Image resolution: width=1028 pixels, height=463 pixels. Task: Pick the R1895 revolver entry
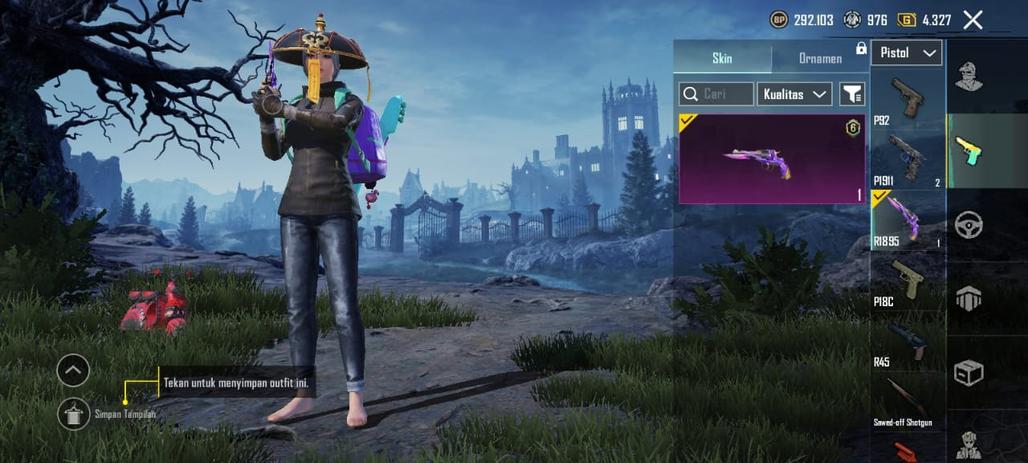pyautogui.click(x=907, y=219)
